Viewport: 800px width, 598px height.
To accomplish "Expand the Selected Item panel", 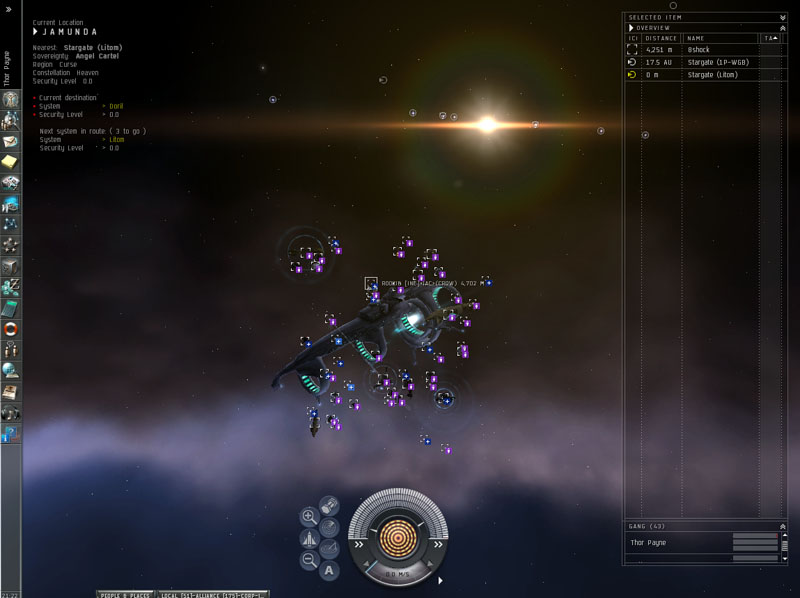I will click(x=782, y=17).
